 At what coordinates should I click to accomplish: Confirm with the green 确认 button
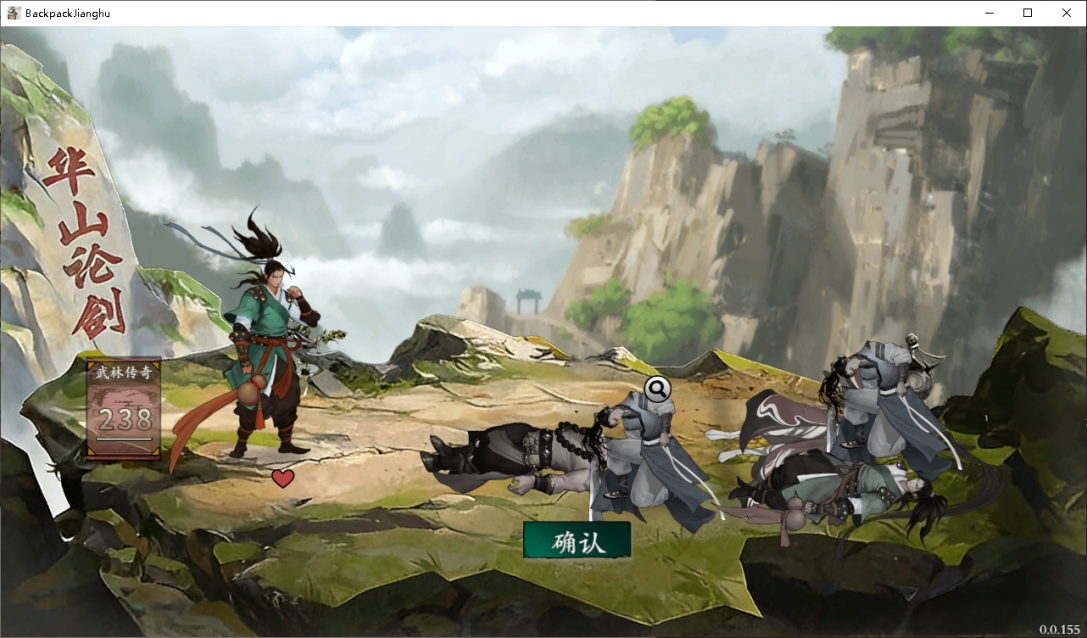tap(577, 540)
